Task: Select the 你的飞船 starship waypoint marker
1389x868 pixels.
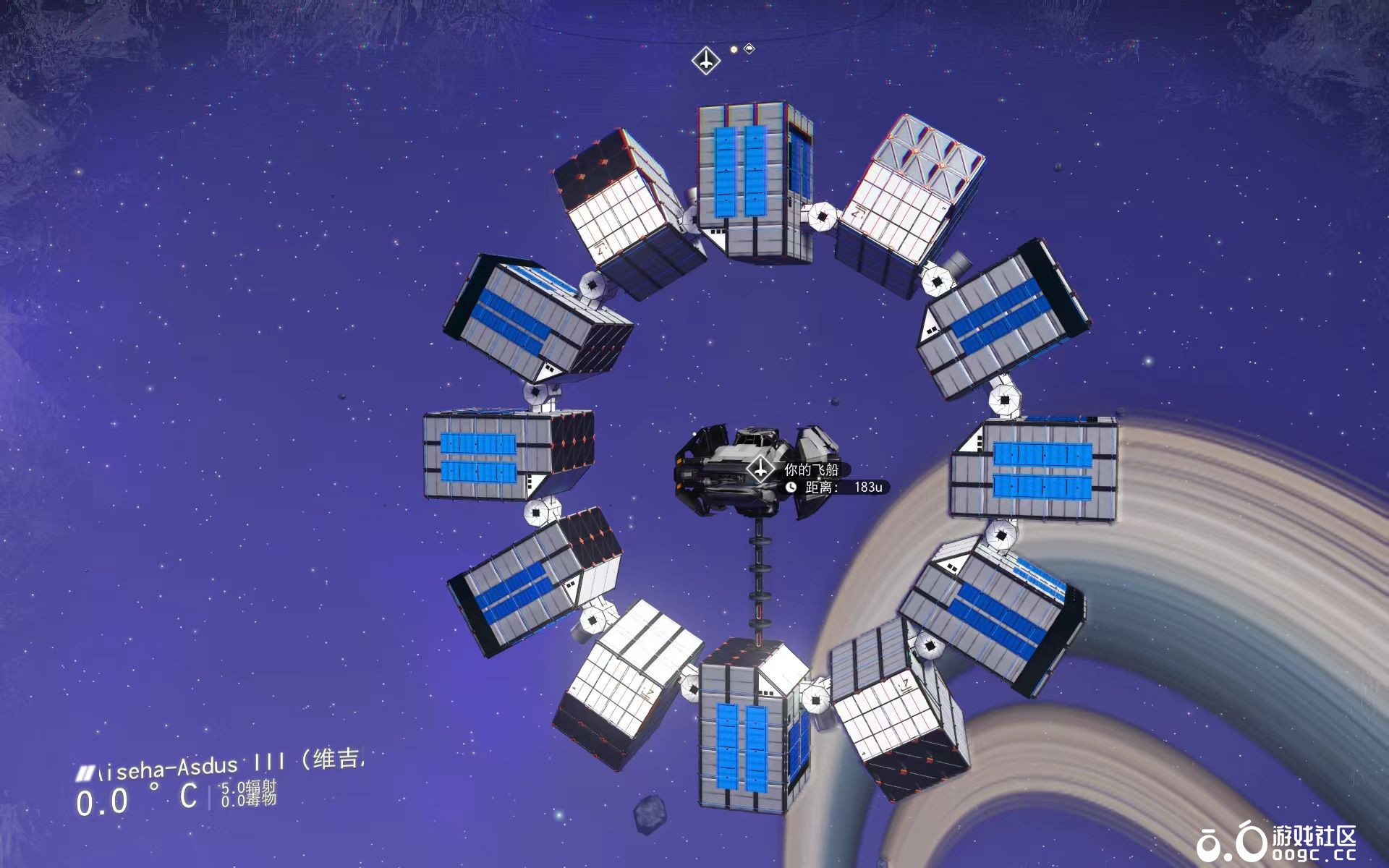Action: 760,470
